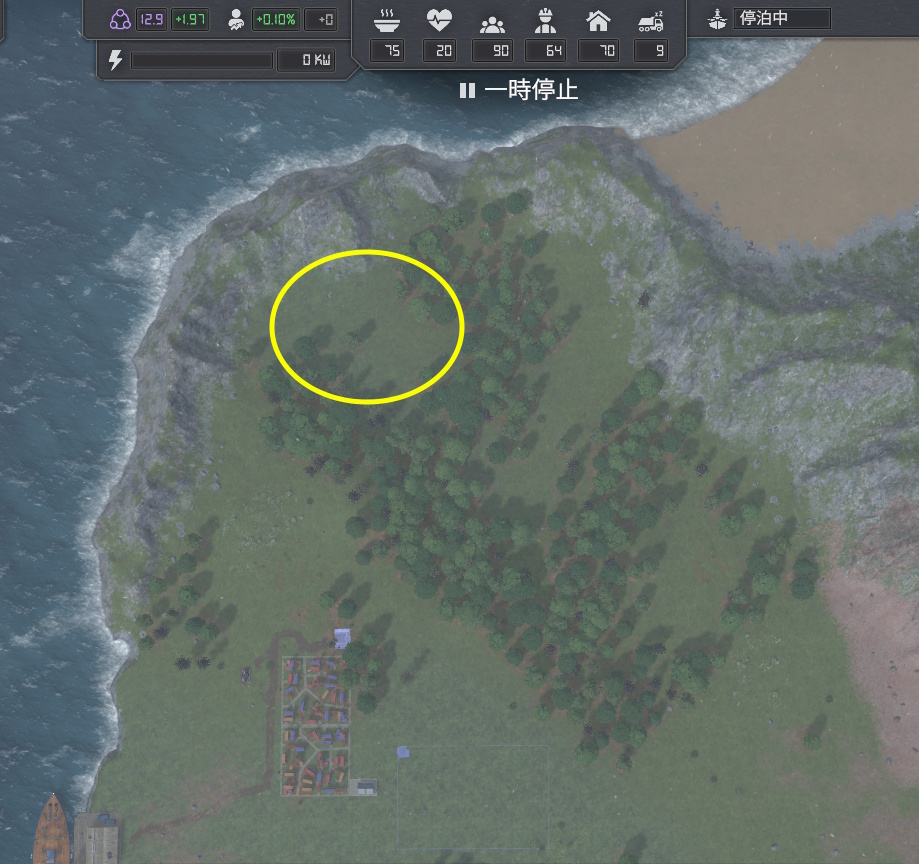Show the population growth person icon
Image resolution: width=919 pixels, height=864 pixels.
point(236,19)
